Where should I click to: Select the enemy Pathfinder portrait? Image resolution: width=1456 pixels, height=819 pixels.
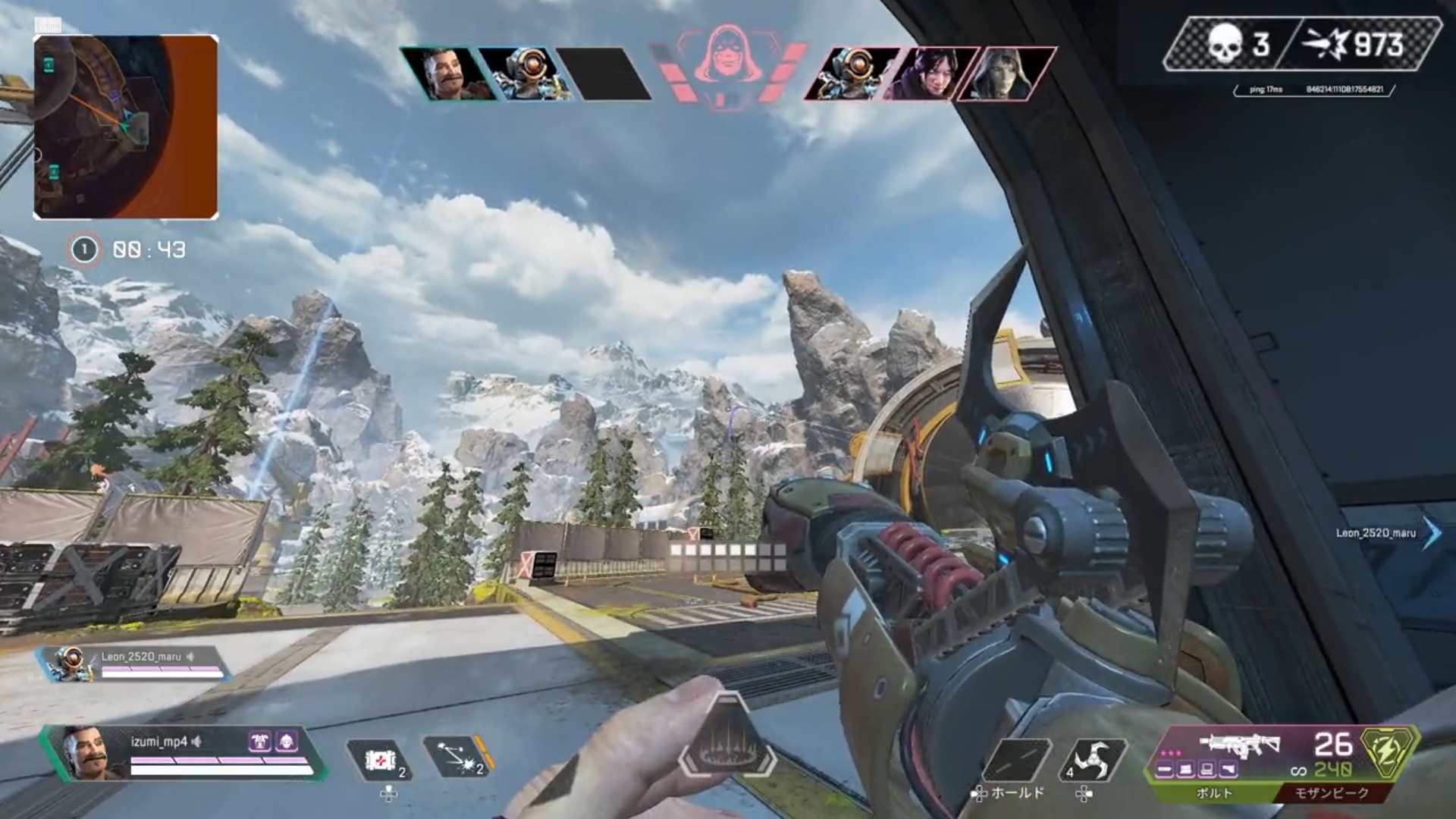852,74
